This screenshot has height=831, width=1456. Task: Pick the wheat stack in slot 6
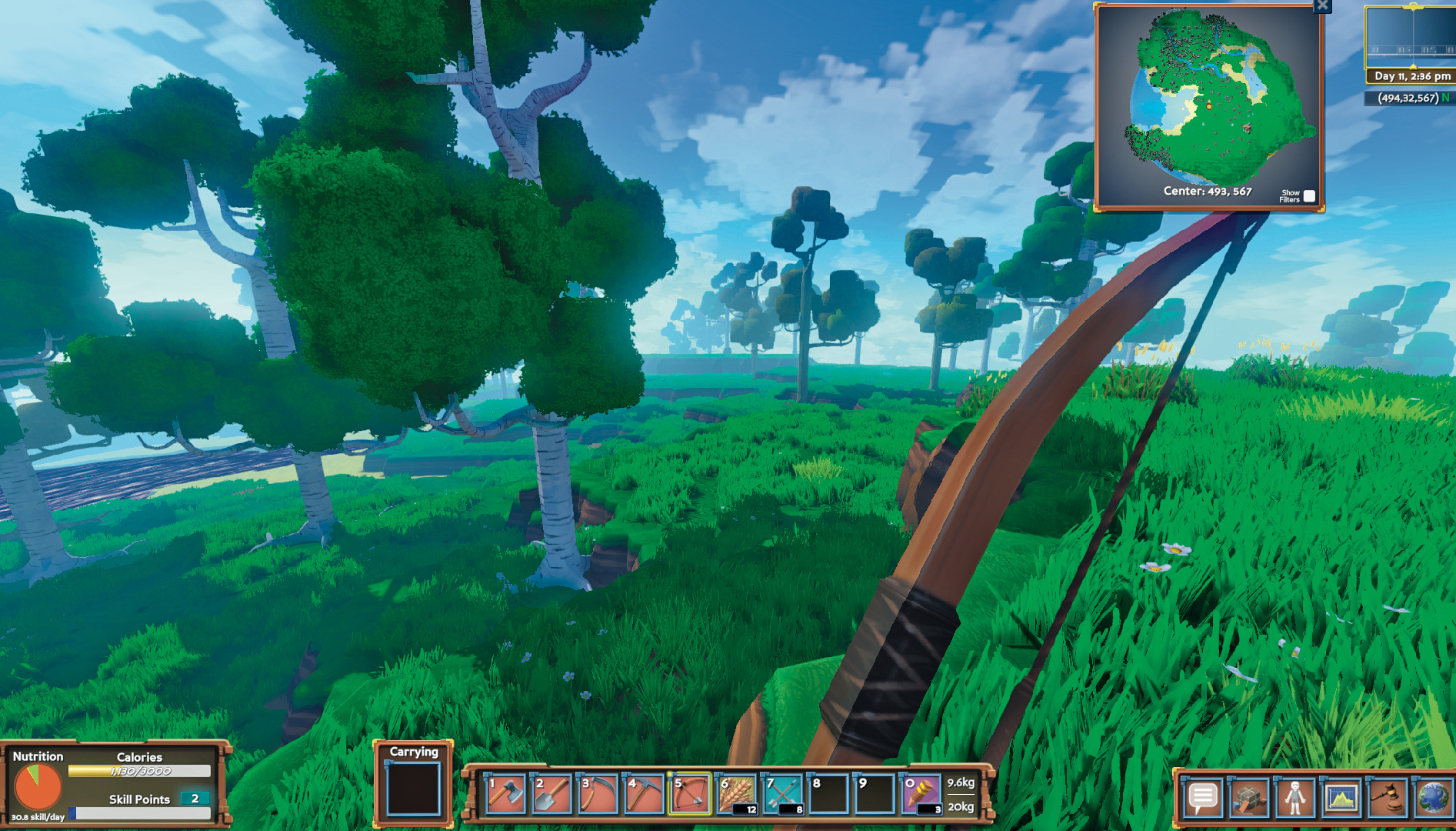tap(736, 794)
